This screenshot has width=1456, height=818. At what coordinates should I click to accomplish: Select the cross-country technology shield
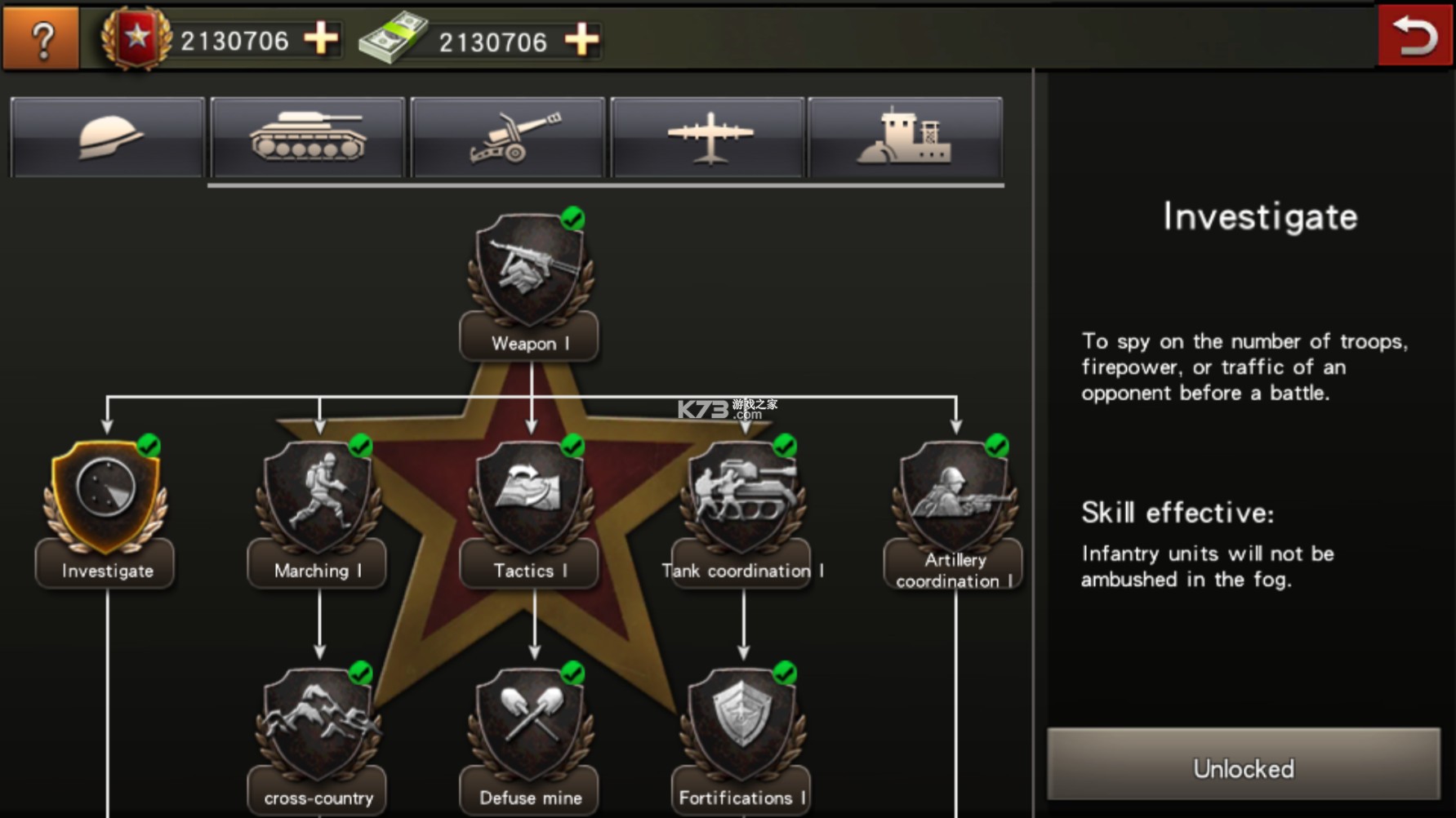[x=317, y=727]
